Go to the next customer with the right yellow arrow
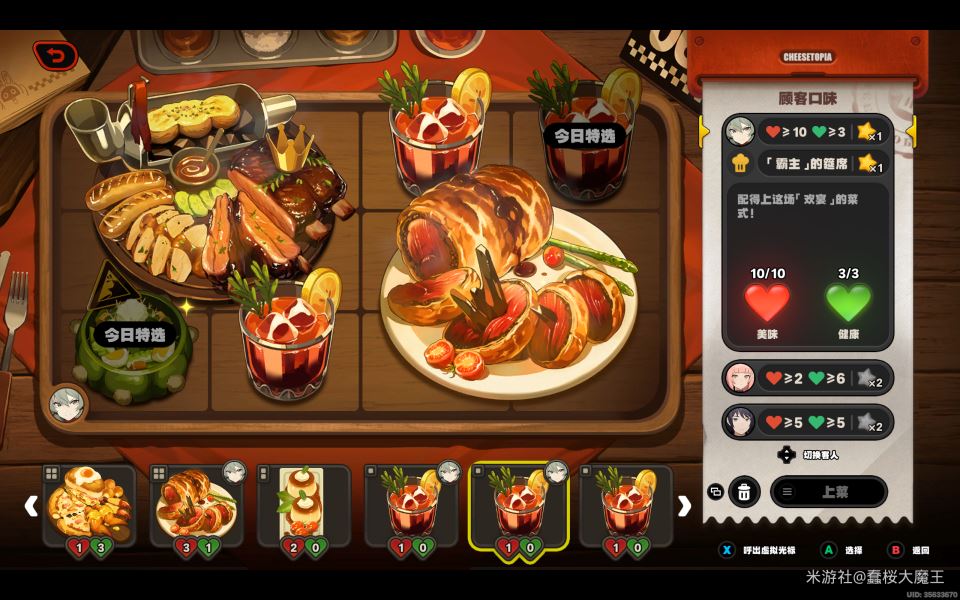960x600 pixels. click(x=911, y=131)
